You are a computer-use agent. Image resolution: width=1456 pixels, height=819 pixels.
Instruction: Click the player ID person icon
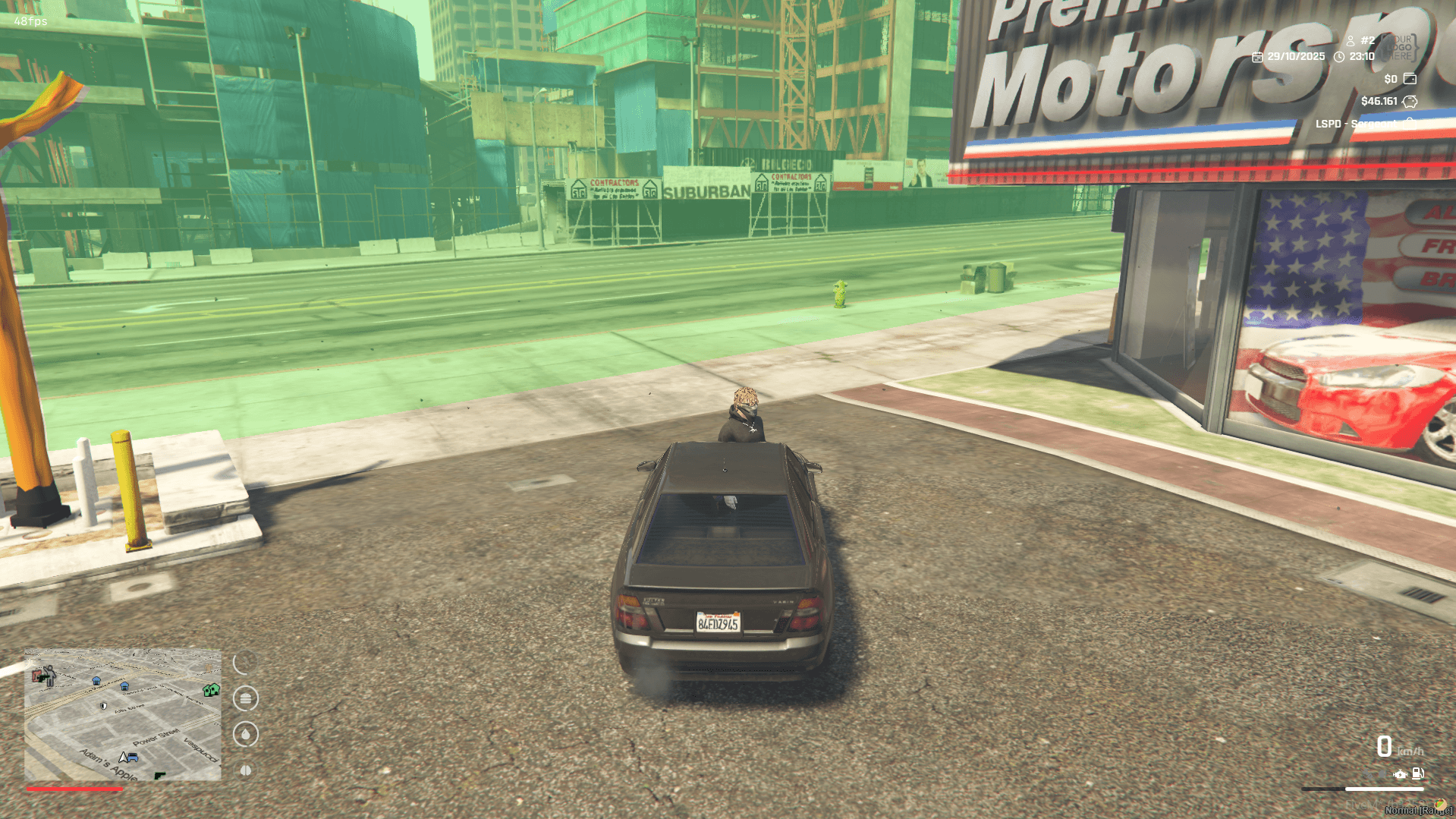[x=1351, y=41]
